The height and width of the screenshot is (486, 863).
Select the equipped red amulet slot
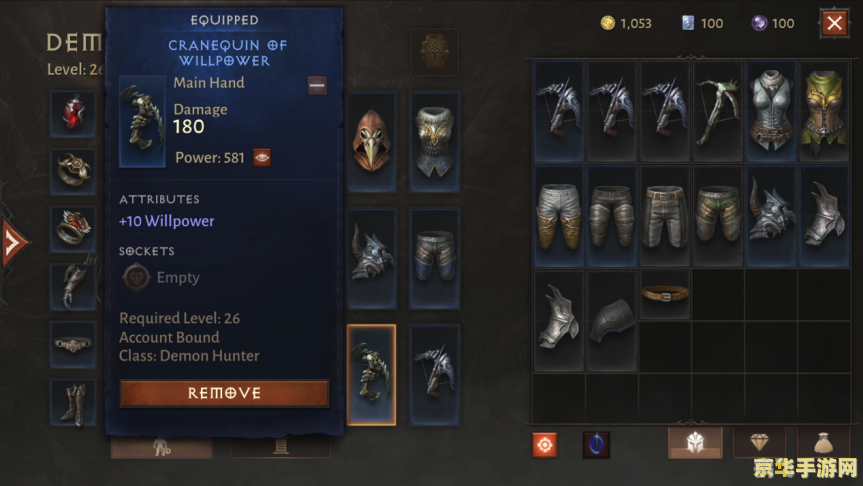74,112
